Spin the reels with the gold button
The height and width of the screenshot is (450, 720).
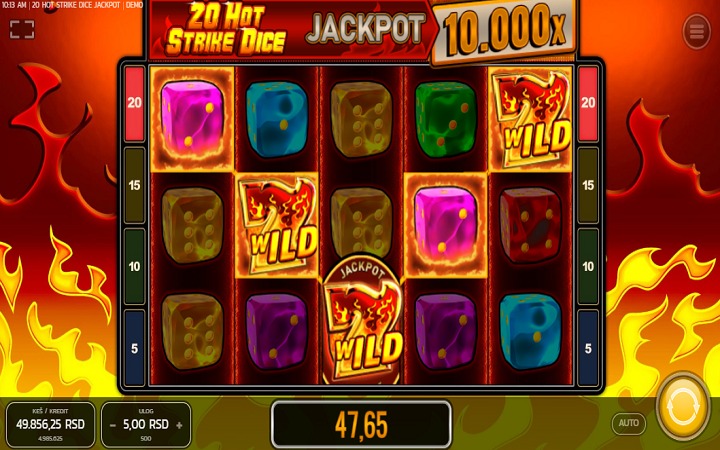tap(684, 407)
